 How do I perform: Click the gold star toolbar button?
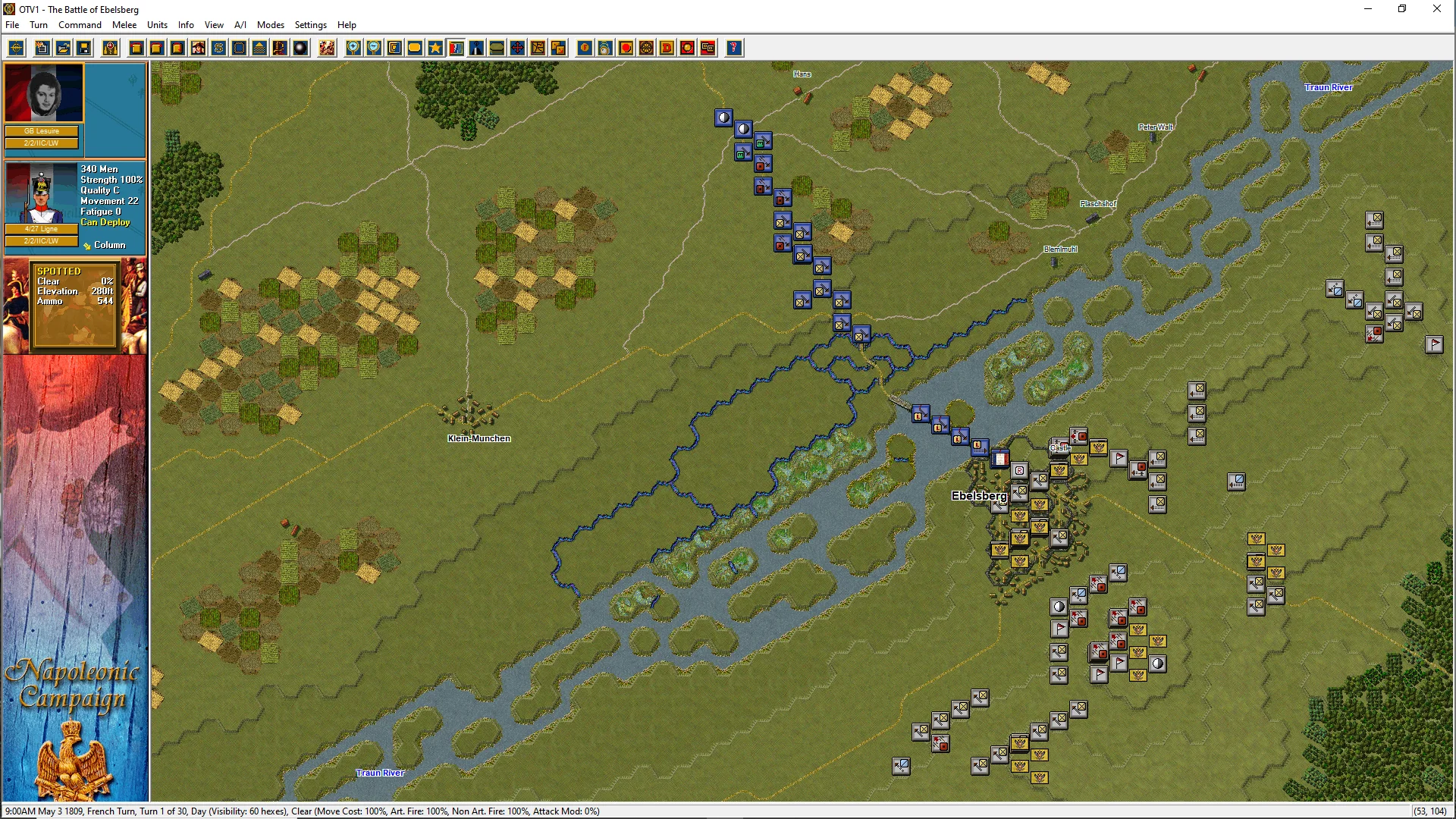coord(435,49)
